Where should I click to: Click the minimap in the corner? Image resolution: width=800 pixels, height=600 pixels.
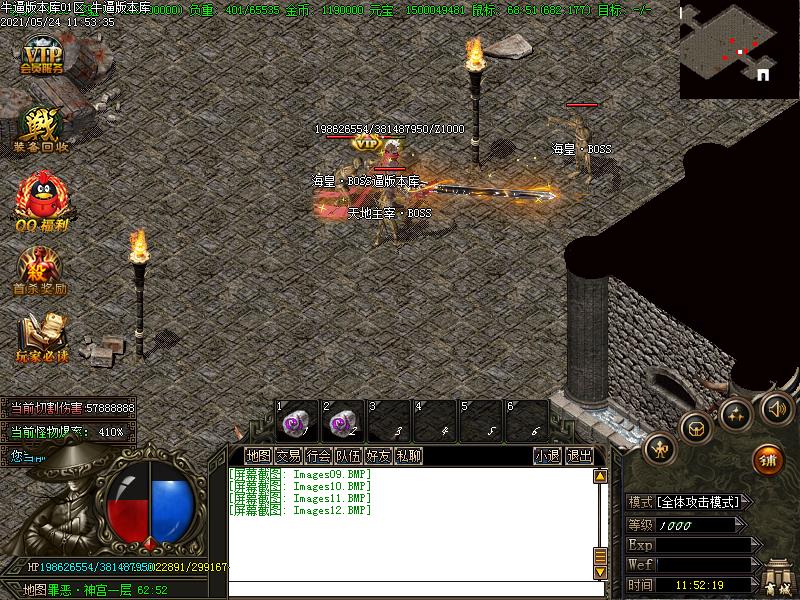pyautogui.click(x=738, y=50)
